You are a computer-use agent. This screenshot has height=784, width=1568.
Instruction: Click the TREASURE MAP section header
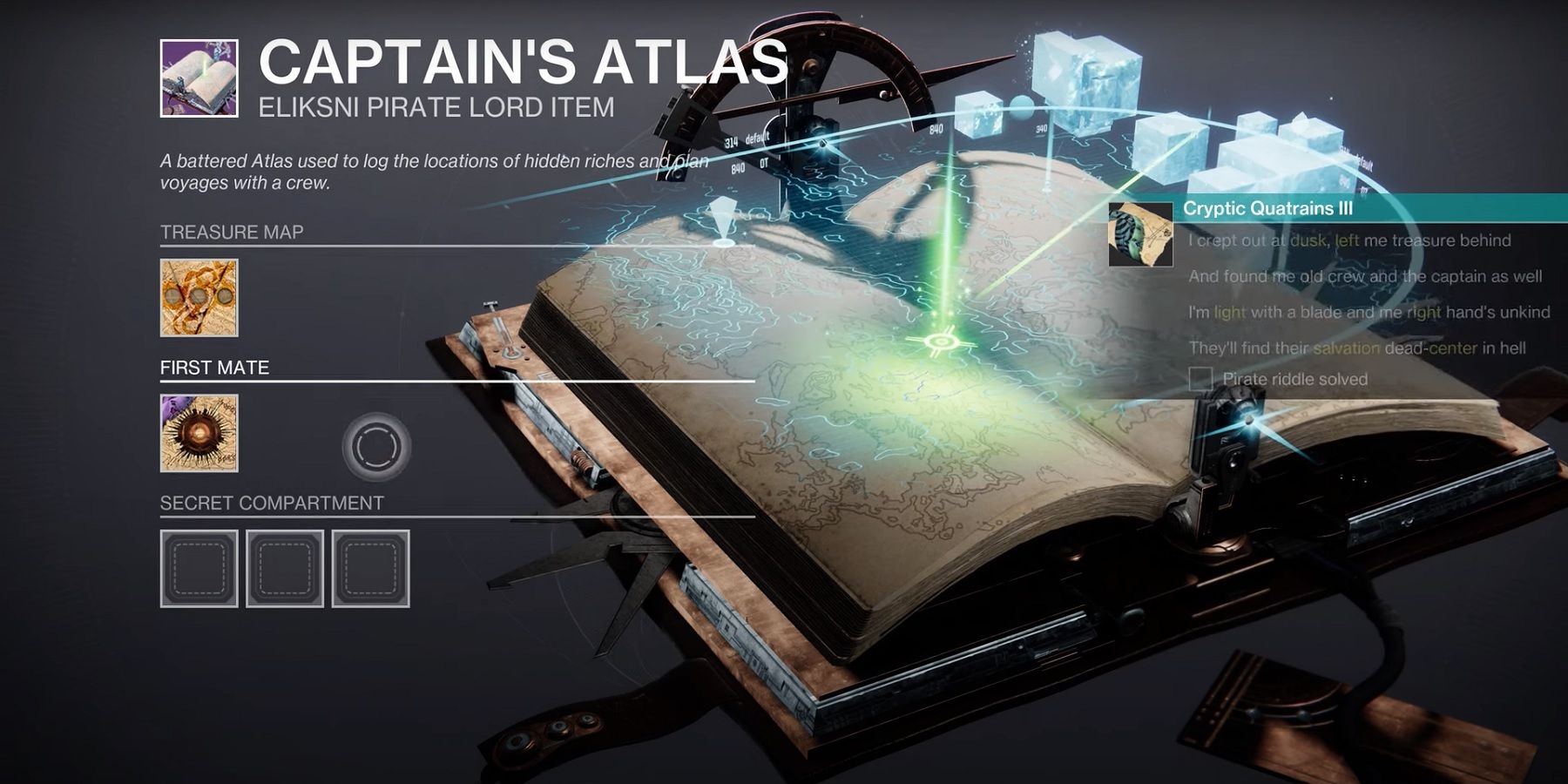[x=231, y=232]
